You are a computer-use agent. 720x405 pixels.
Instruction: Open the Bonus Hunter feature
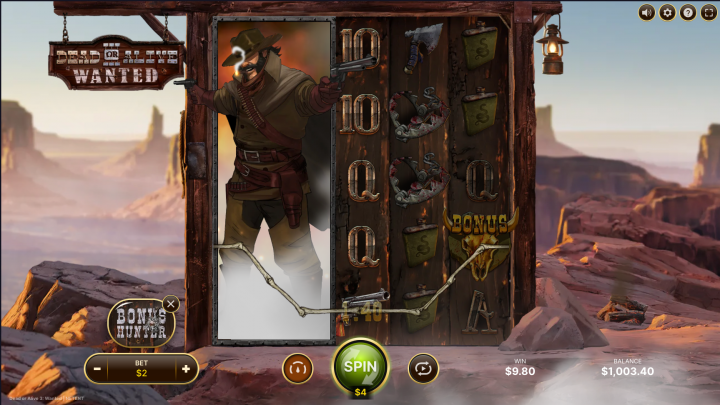click(139, 322)
